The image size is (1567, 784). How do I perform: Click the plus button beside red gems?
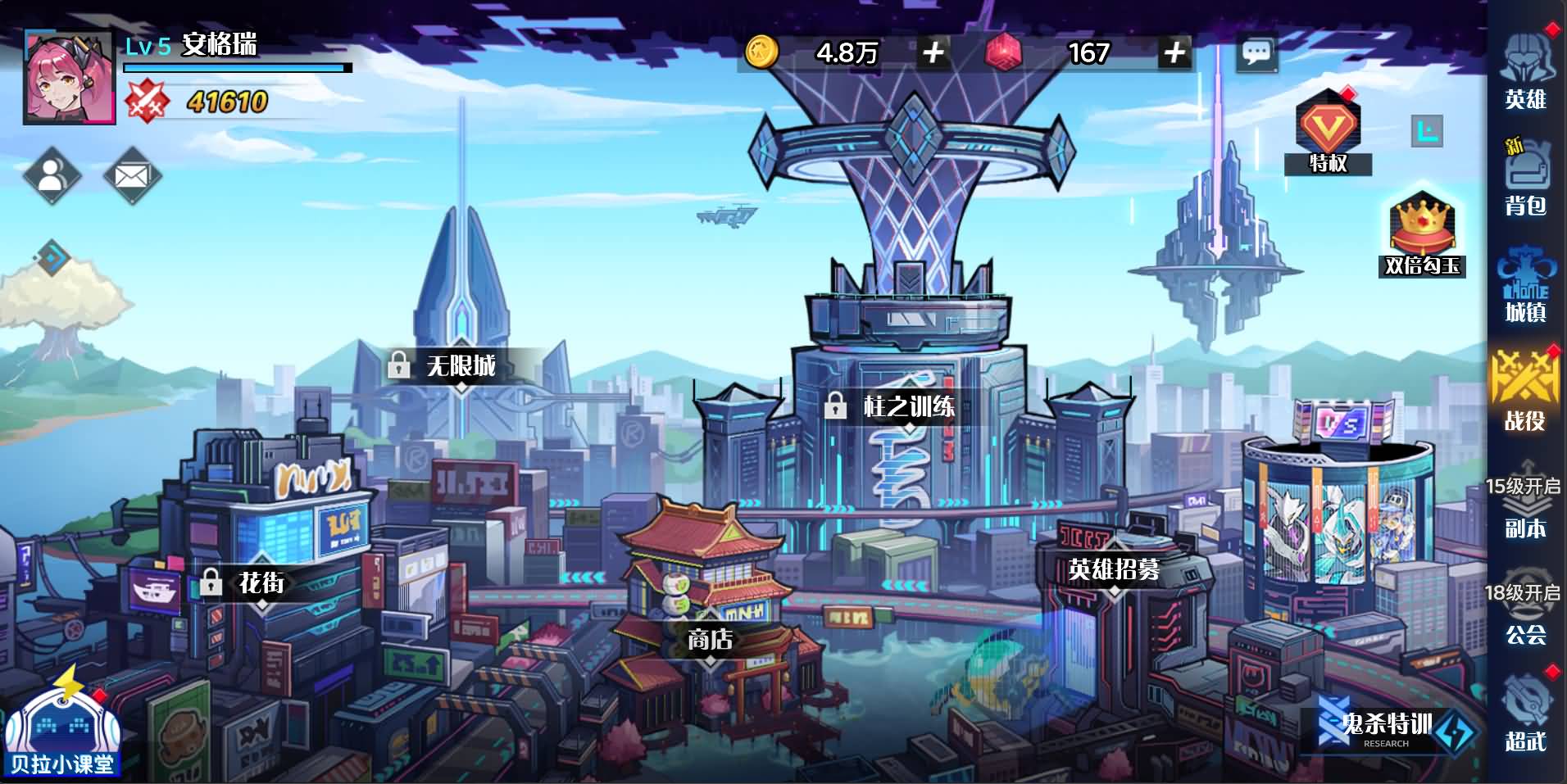(x=1175, y=53)
